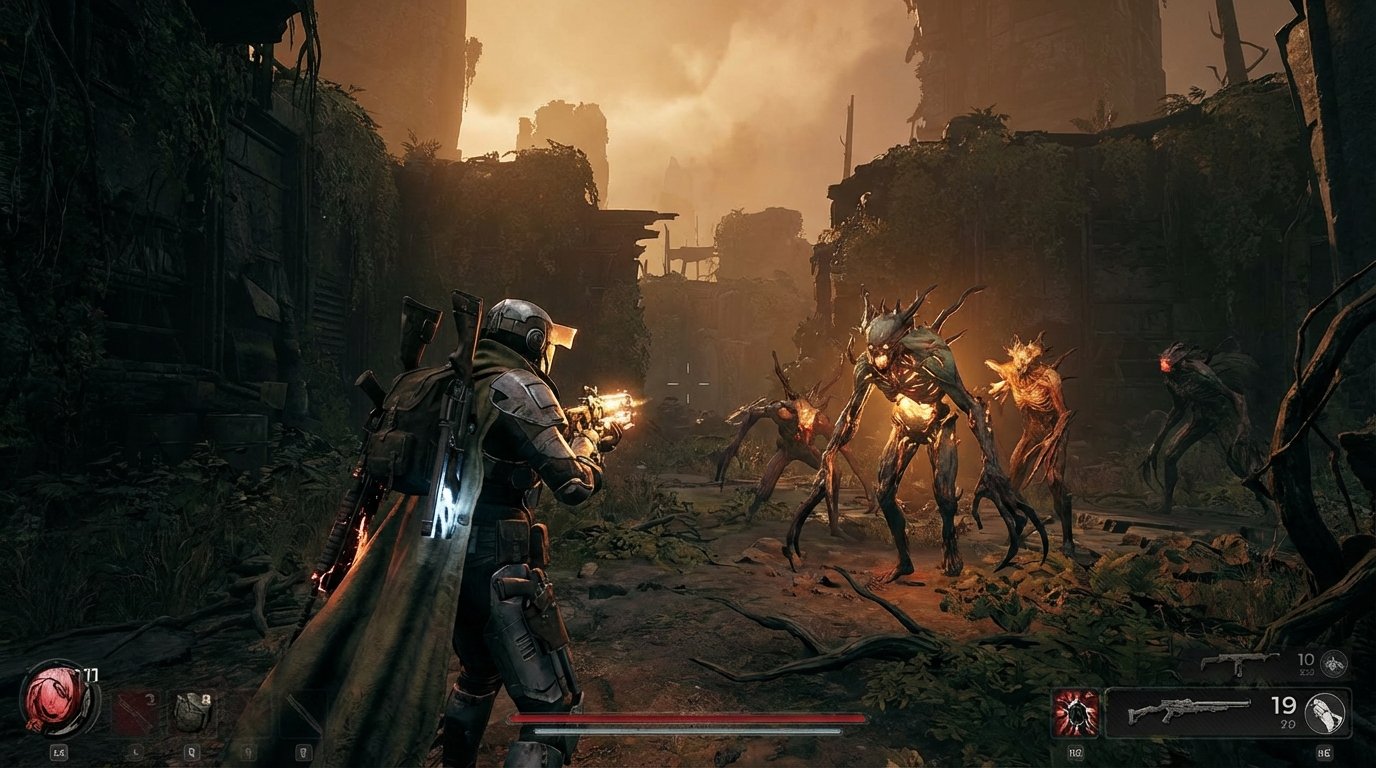Select the dark red knife consumable slot
The image size is (1376, 768).
coord(134,713)
